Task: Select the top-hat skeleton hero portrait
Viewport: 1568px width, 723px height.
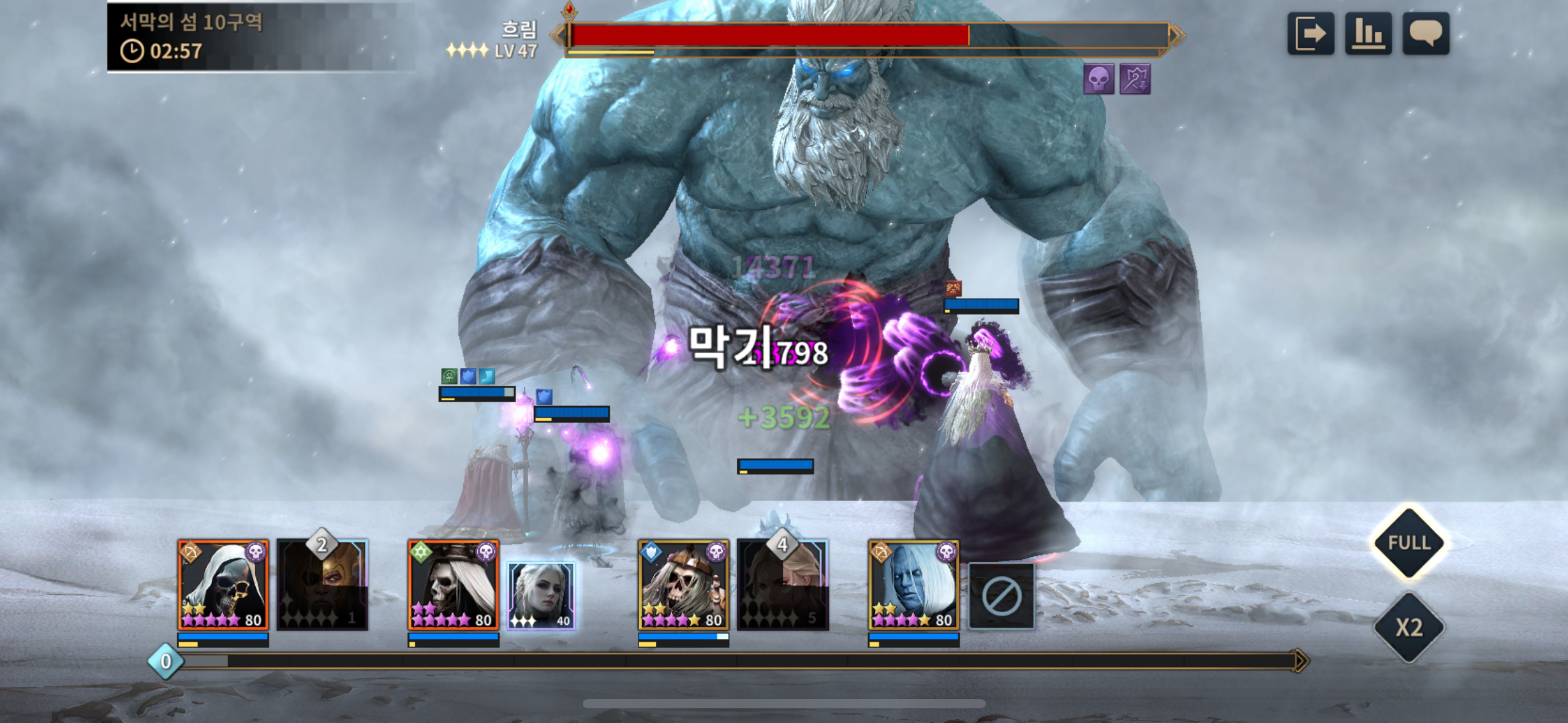Action: point(453,585)
